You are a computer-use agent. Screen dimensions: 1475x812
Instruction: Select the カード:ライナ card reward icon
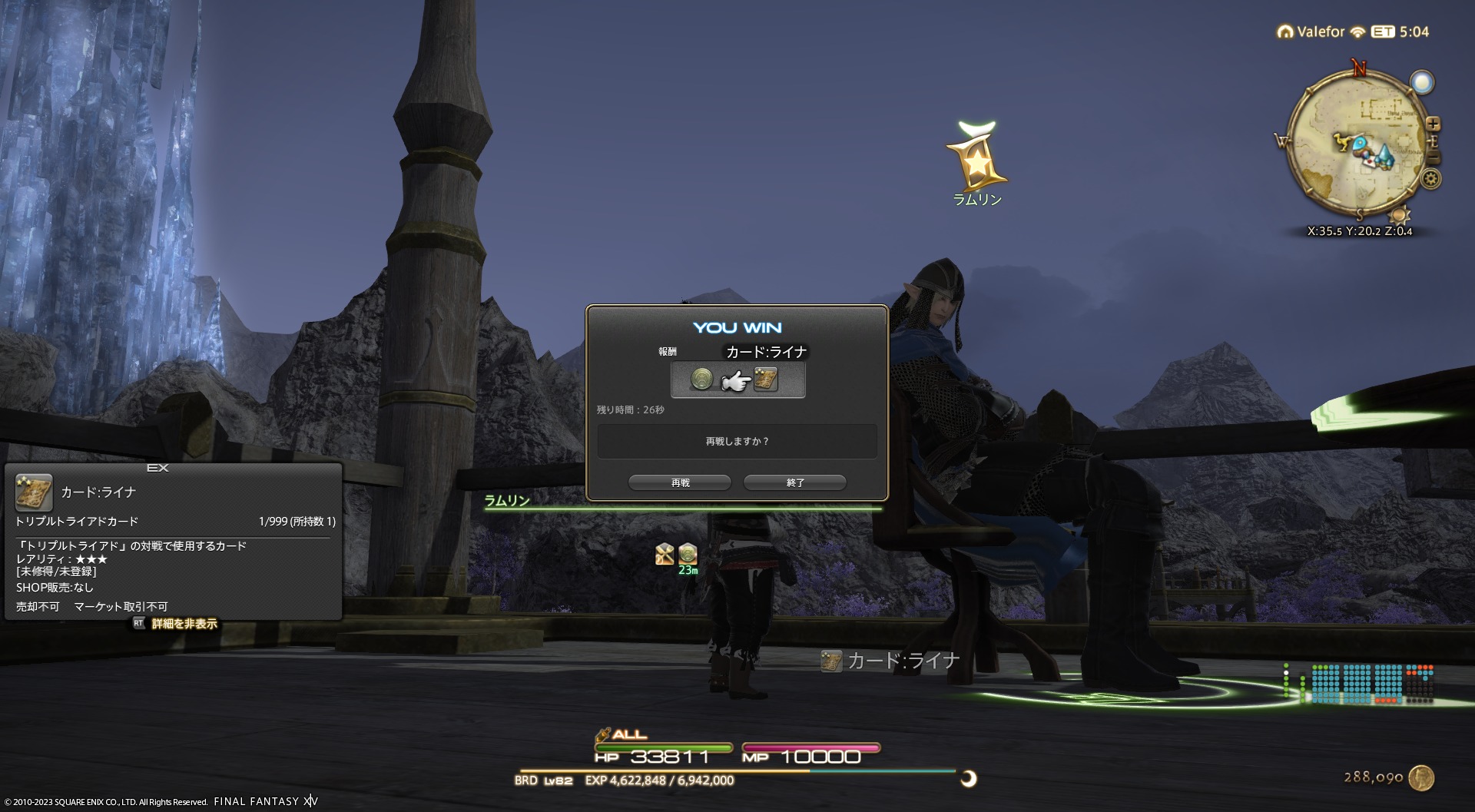(766, 379)
